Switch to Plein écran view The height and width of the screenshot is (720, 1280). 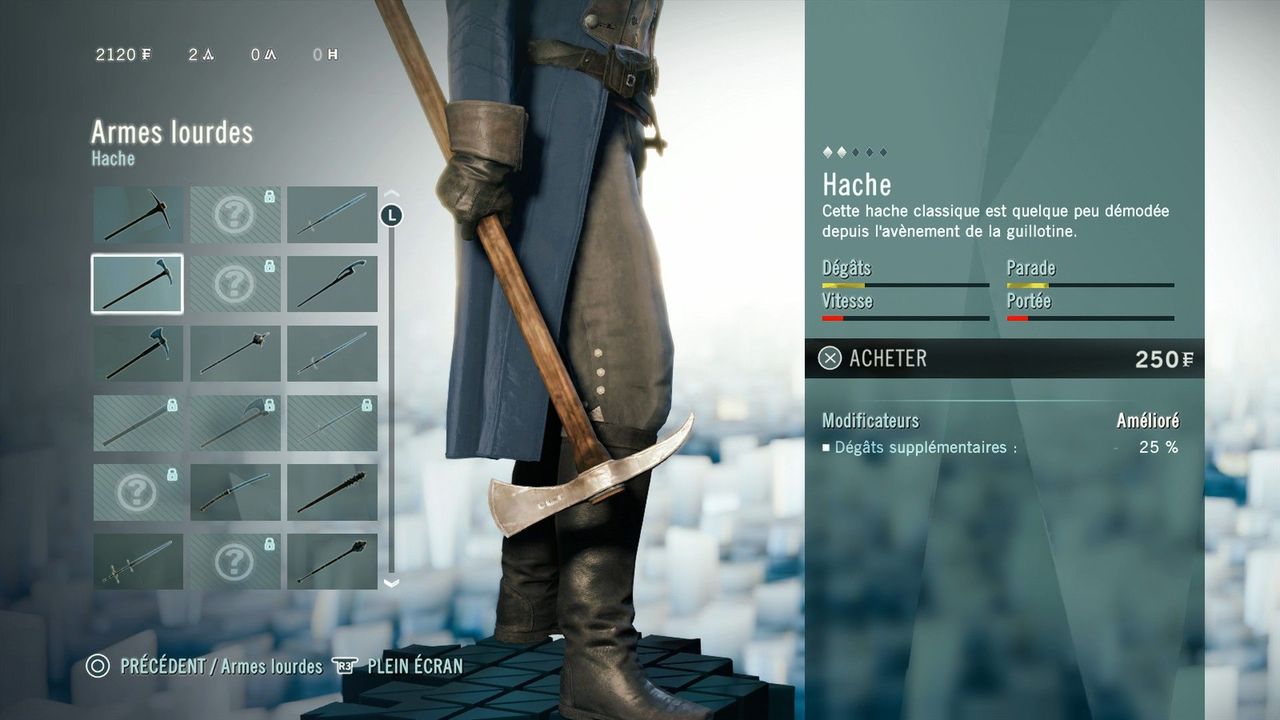tap(398, 666)
